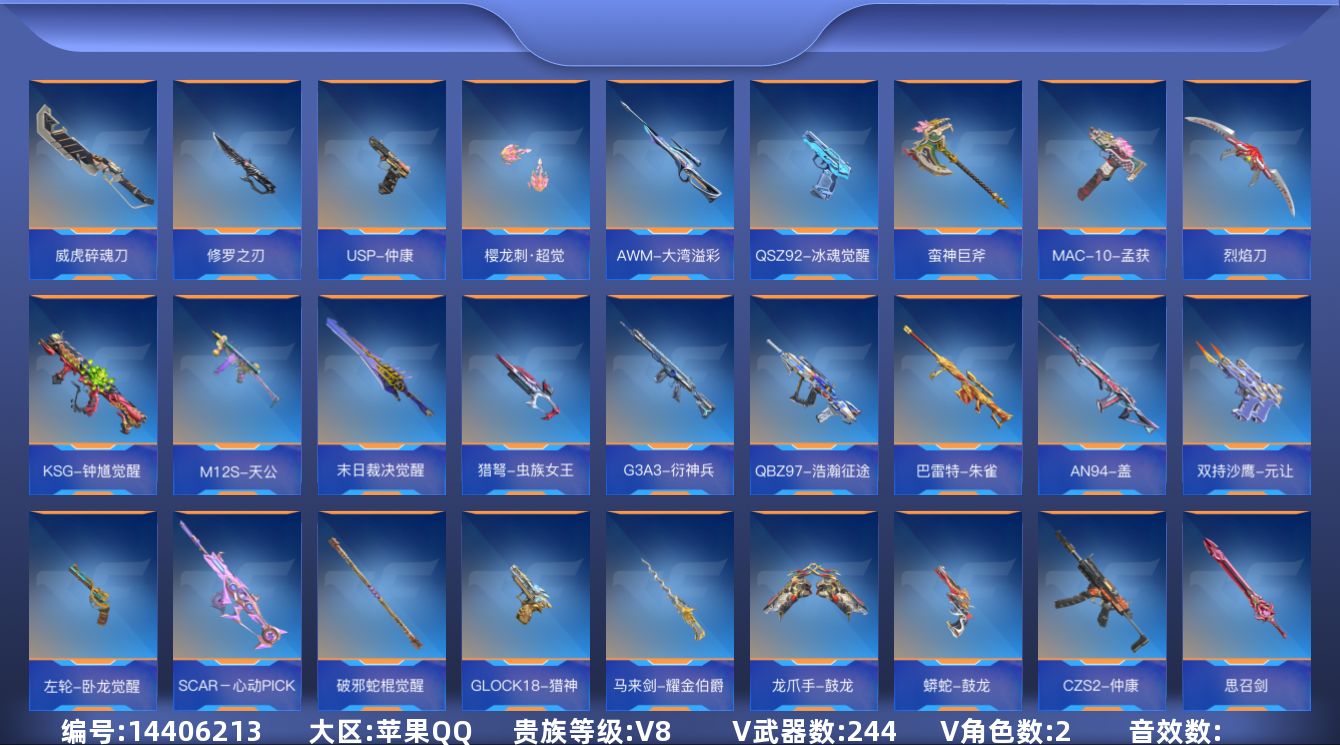The width and height of the screenshot is (1340, 745).
Task: Open the AWM-大湾溢彩 sniper card
Action: pos(669,170)
